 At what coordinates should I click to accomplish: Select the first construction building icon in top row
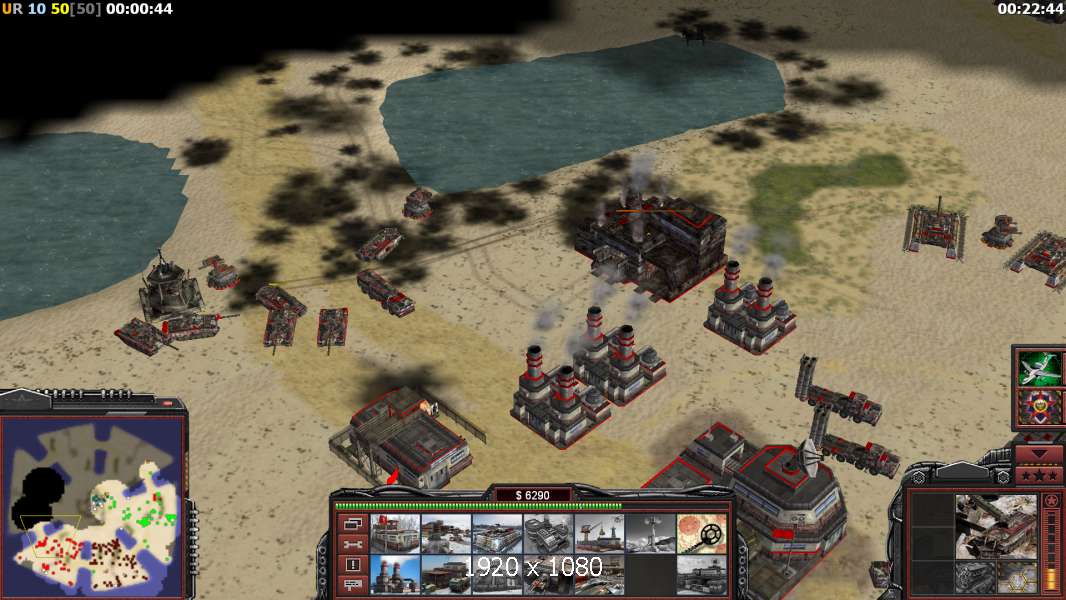point(393,533)
